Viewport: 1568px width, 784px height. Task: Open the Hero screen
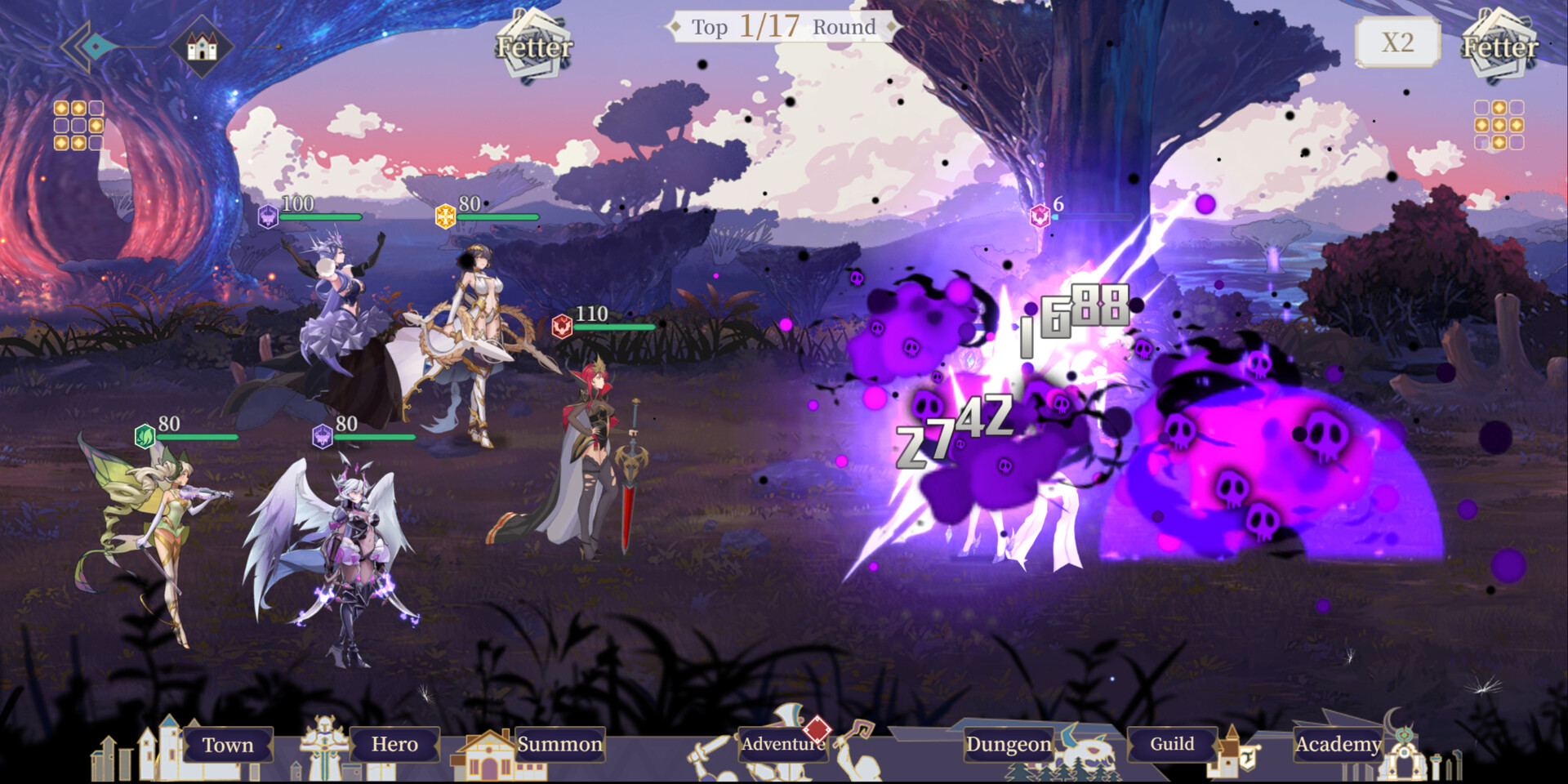click(x=396, y=746)
